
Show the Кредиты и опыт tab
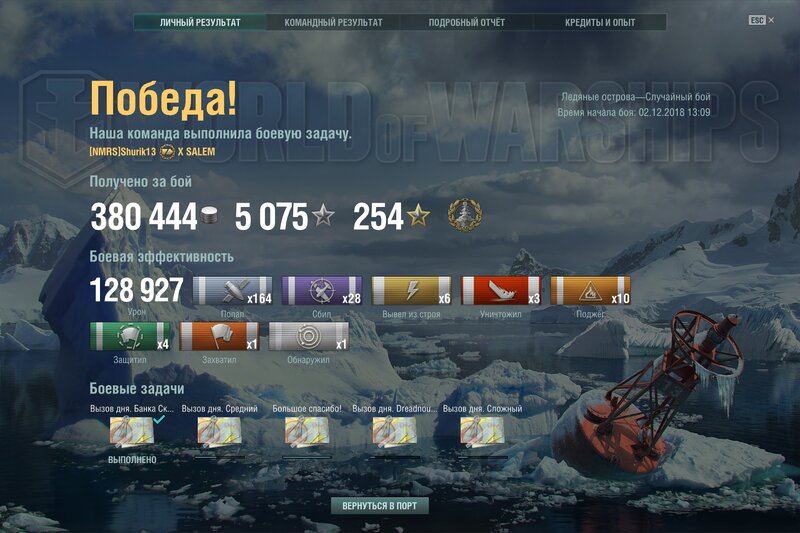pos(599,22)
